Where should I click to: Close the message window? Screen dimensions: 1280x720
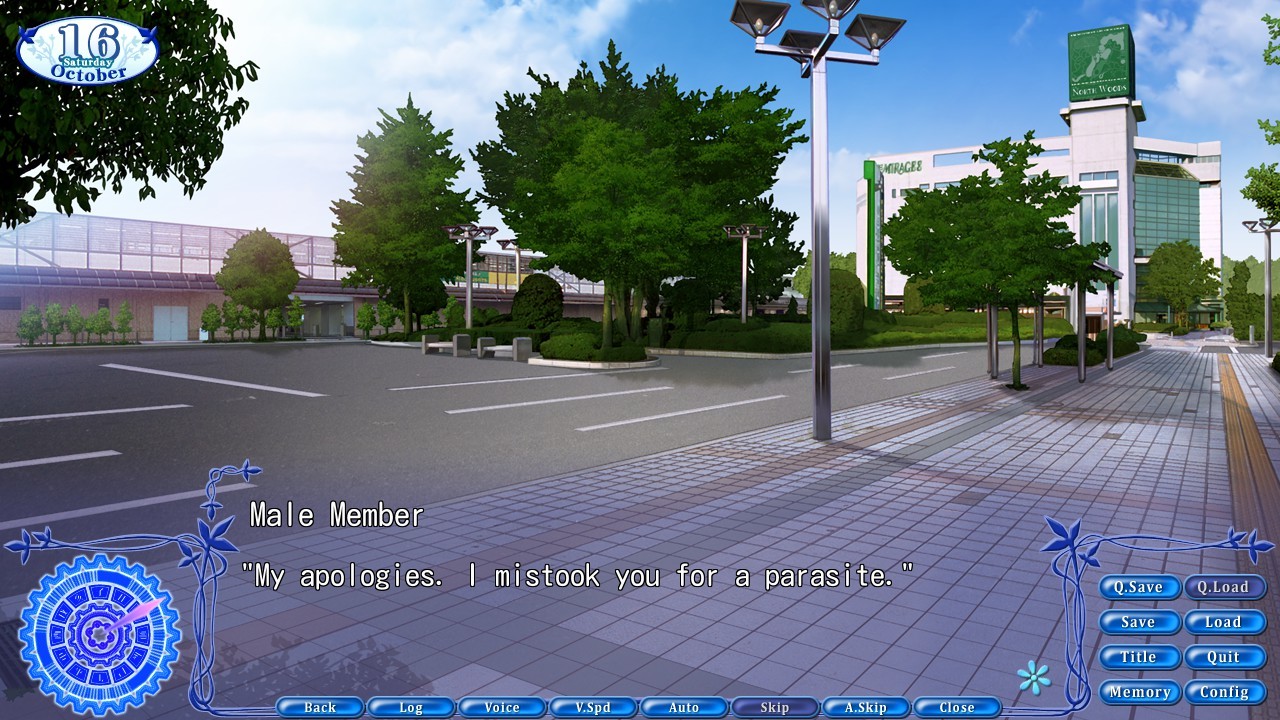[957, 707]
